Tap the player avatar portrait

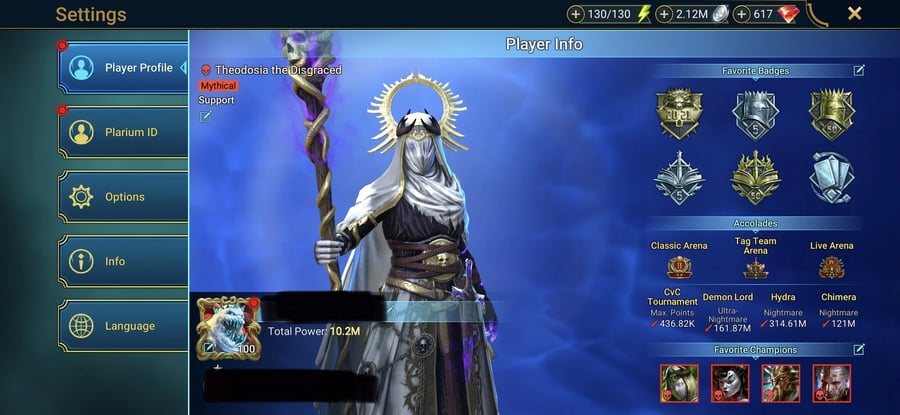pos(228,326)
